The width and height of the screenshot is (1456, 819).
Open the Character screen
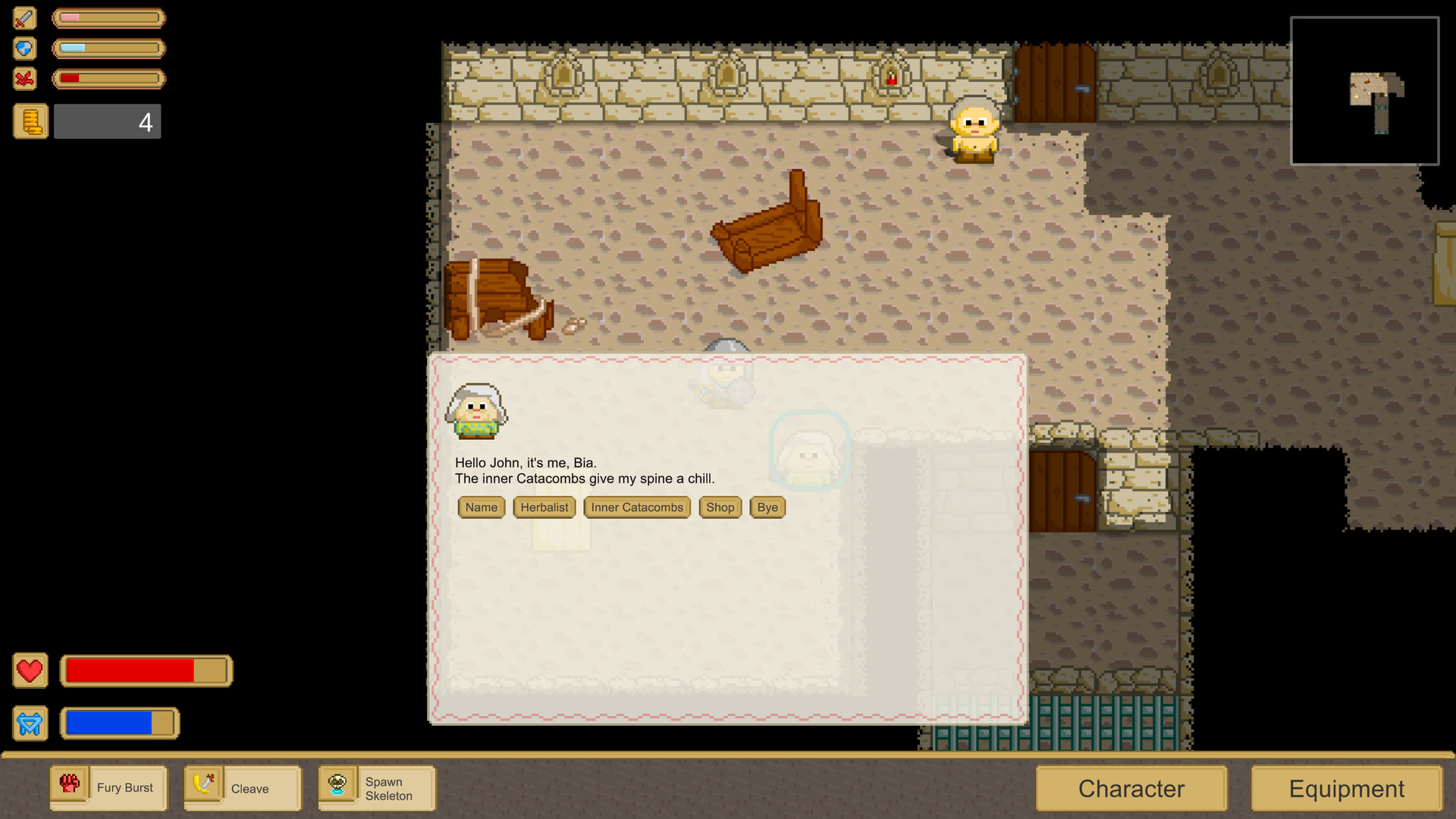(1131, 789)
